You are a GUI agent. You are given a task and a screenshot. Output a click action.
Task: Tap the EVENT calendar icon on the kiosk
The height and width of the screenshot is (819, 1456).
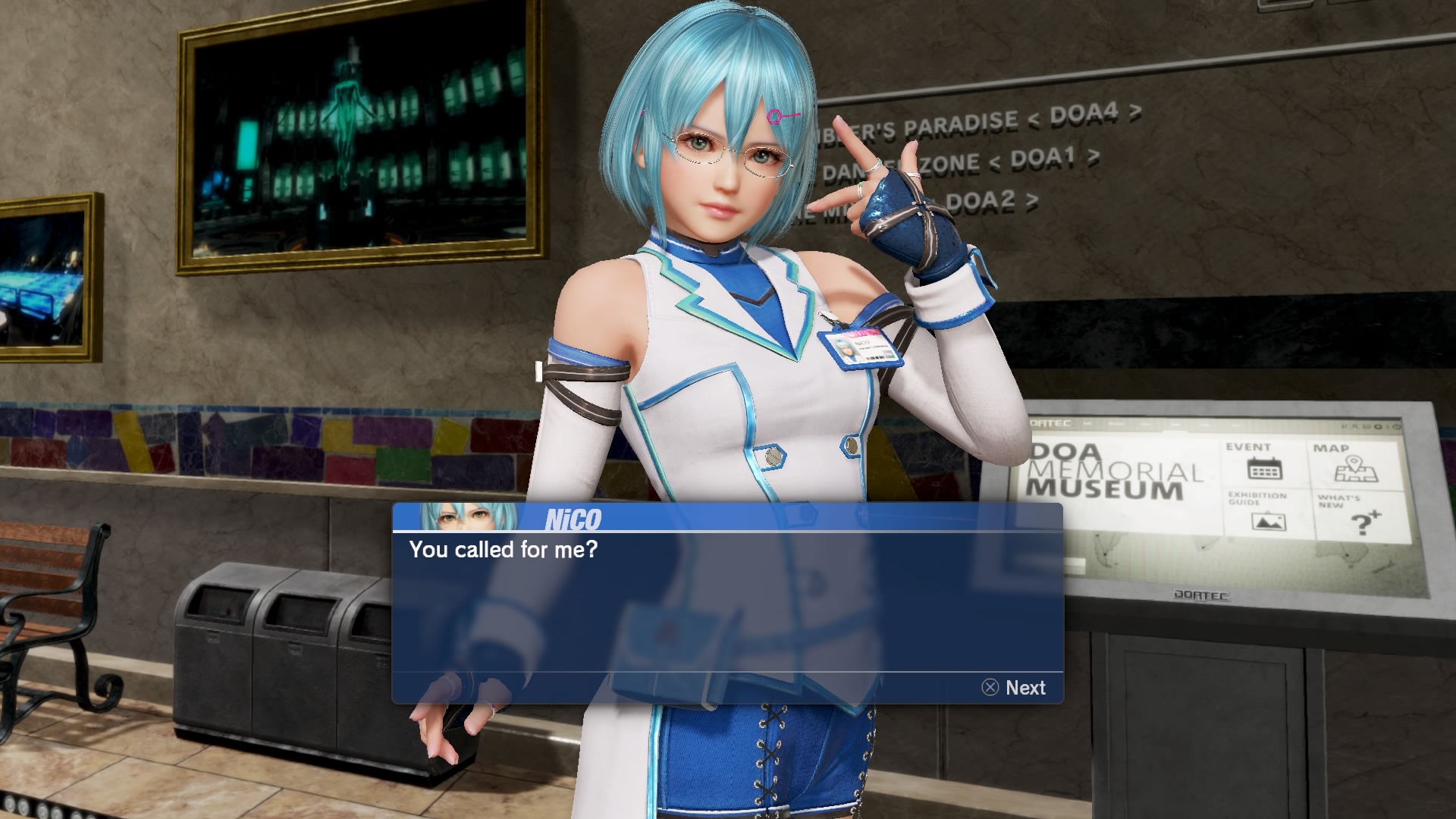pos(1265,469)
